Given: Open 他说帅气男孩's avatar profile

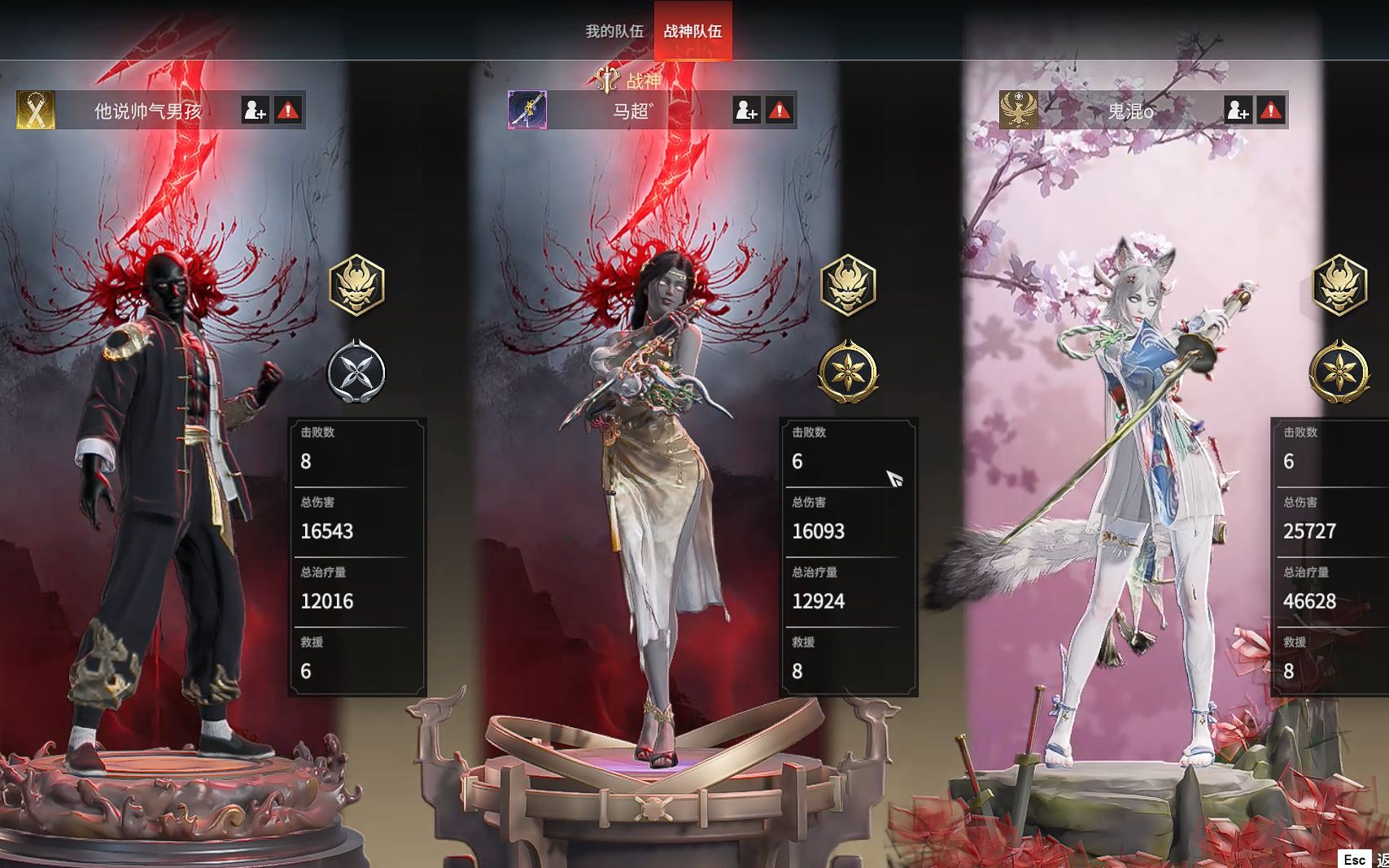Looking at the screenshot, I should click(x=36, y=110).
